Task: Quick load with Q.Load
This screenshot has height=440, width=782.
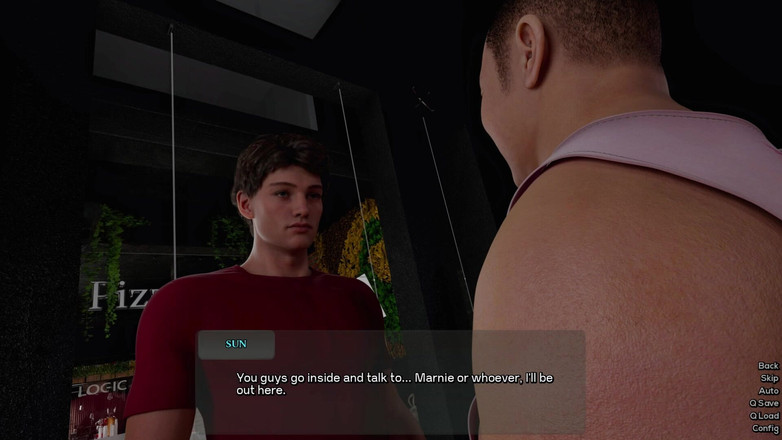Action: tap(764, 416)
